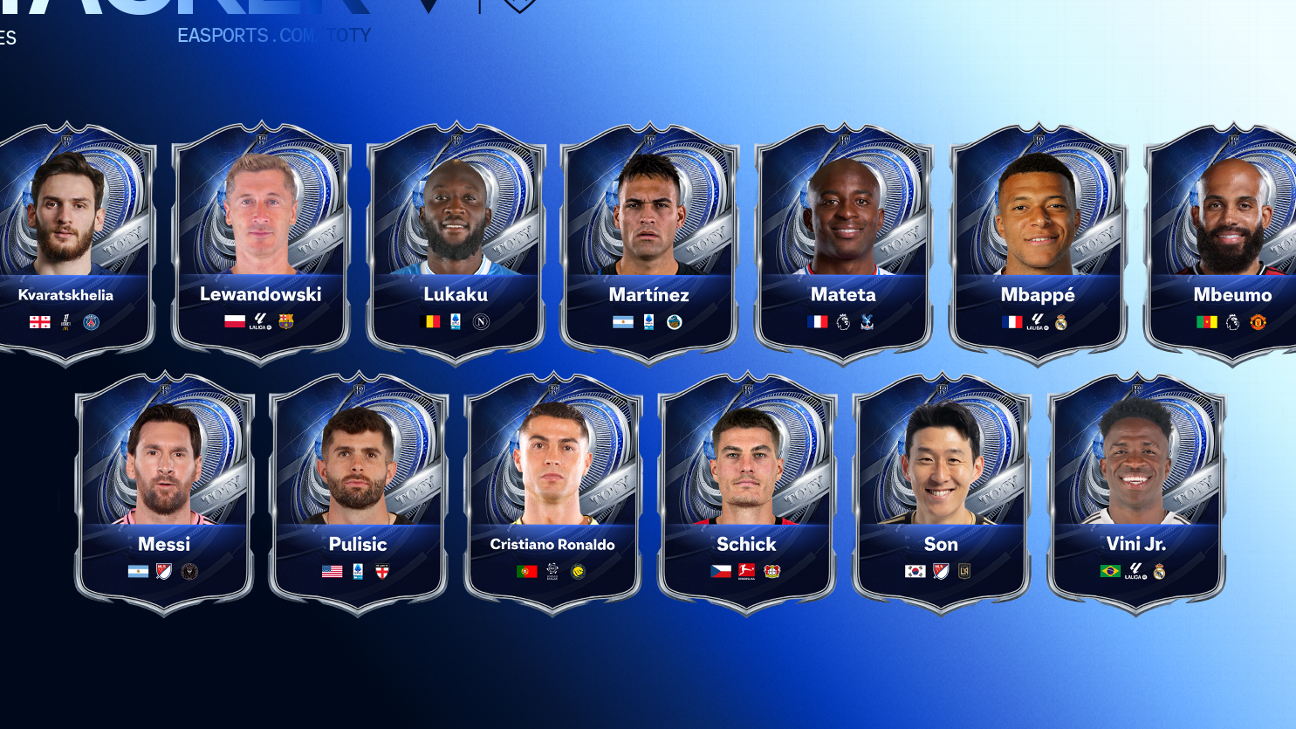Select the Cristiano Ronaldo TOTY card
The image size is (1296, 729).
pos(553,490)
